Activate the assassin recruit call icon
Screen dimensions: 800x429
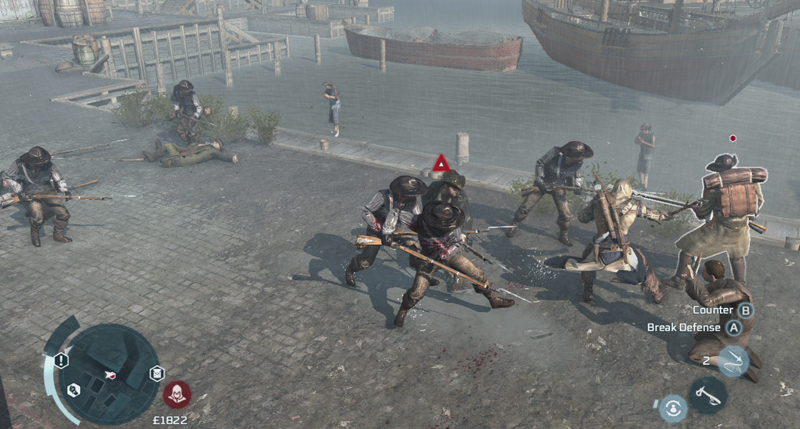tap(672, 407)
